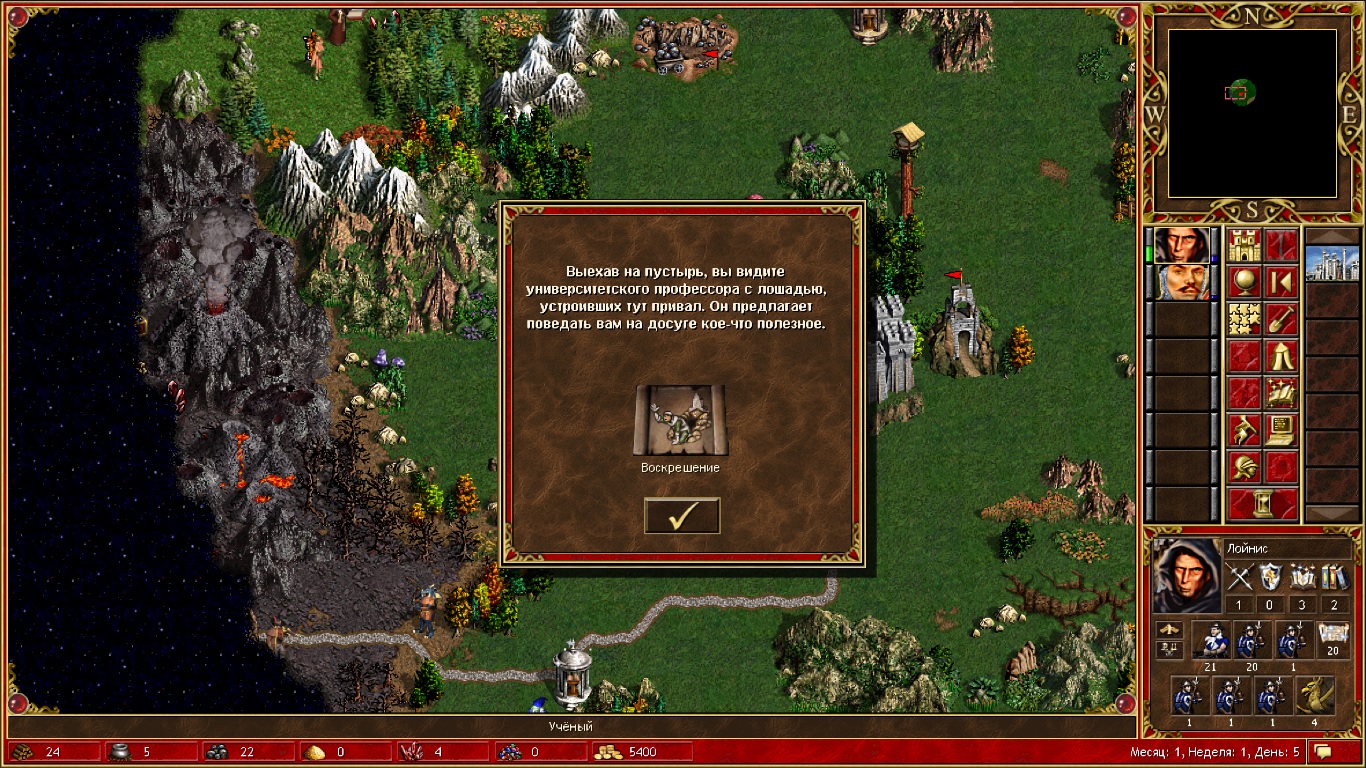This screenshot has width=1366, height=768.
Task: Open the Kingdom Overview castle button
Action: [1244, 246]
